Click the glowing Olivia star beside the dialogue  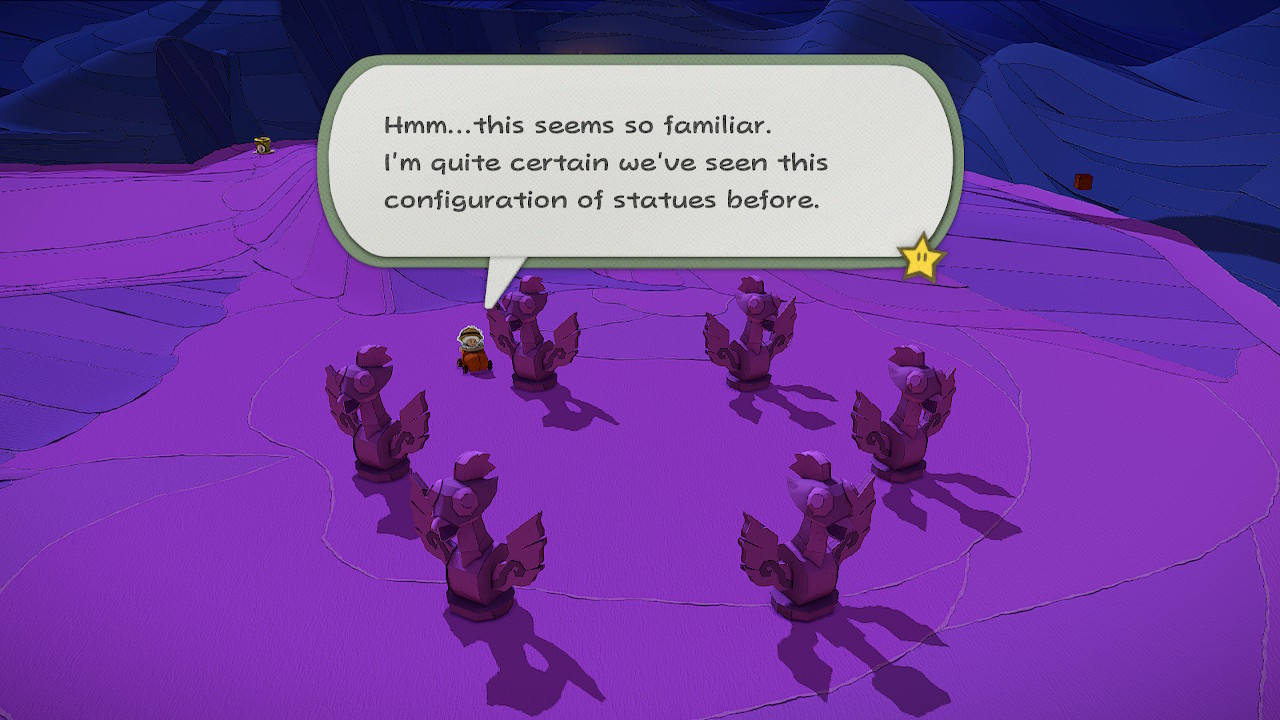(x=921, y=262)
